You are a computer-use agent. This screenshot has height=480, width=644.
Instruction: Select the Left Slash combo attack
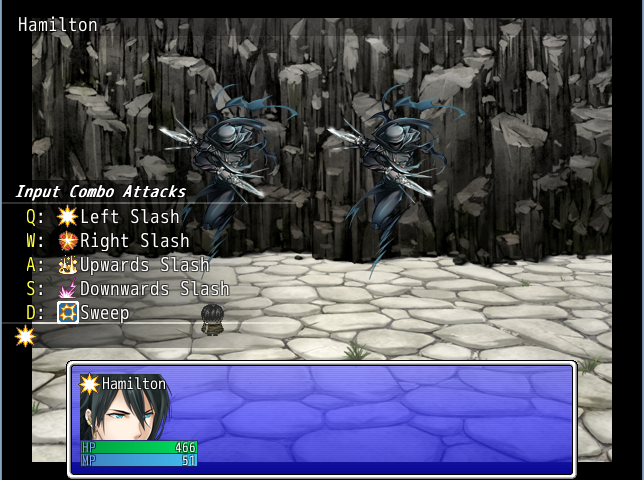tap(128, 217)
